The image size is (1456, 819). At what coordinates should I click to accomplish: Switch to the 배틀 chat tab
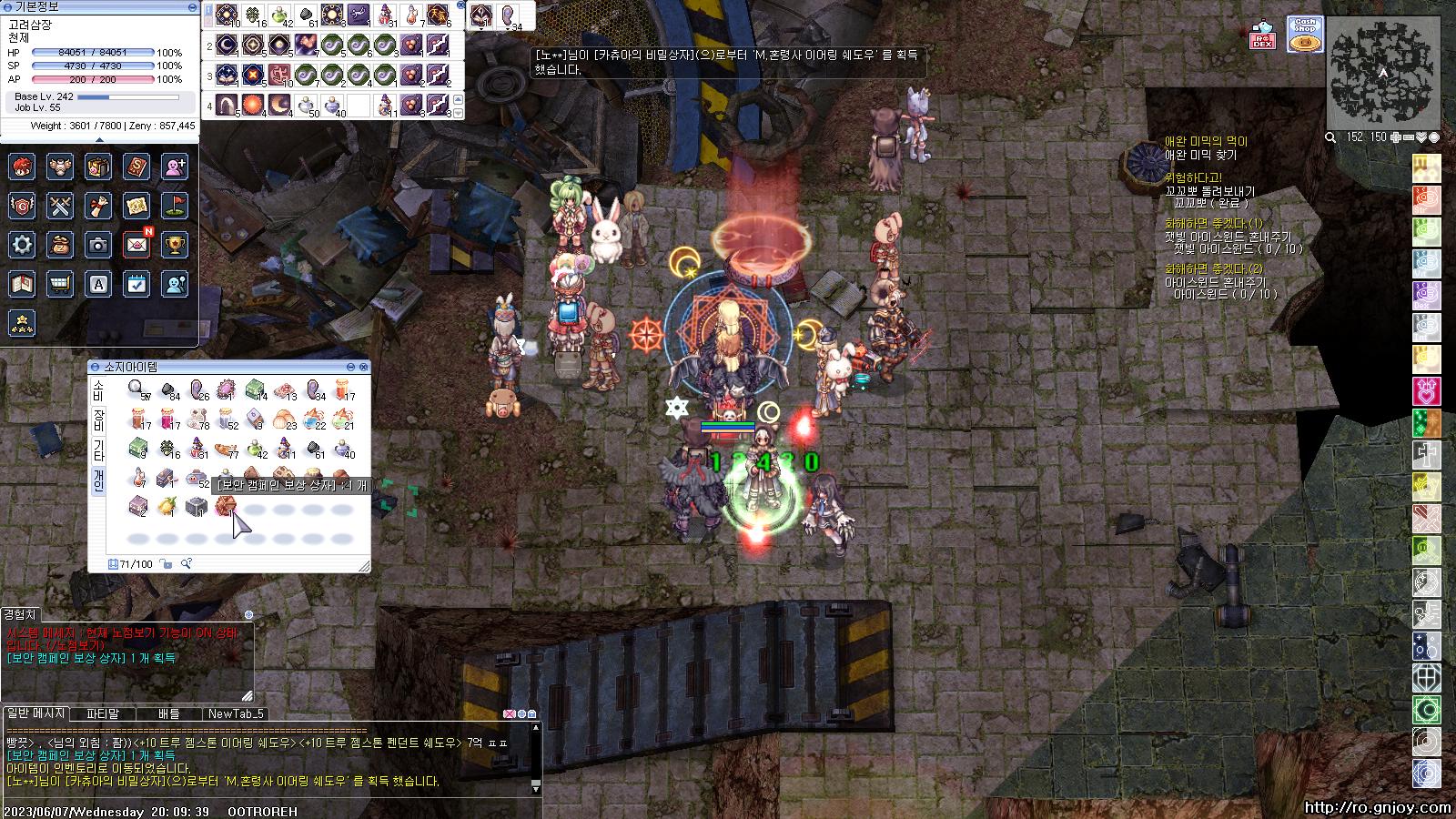169,714
